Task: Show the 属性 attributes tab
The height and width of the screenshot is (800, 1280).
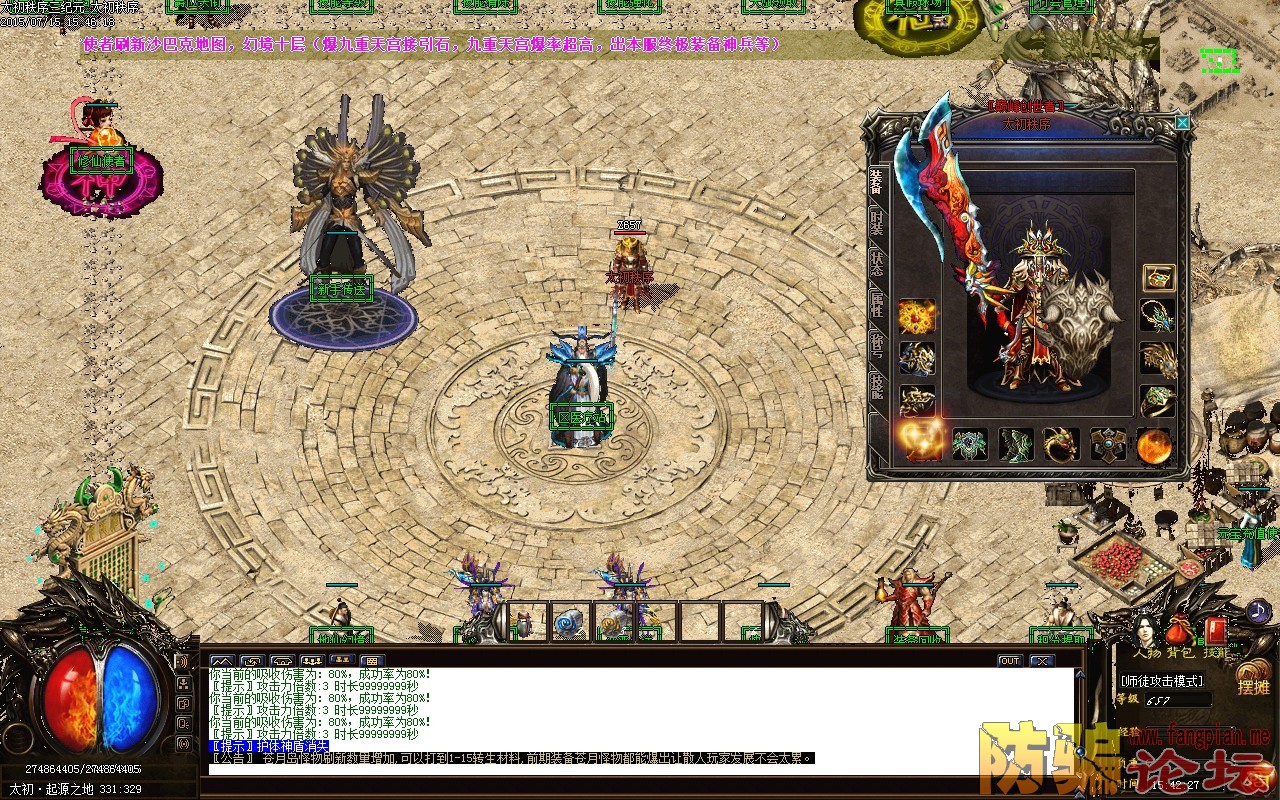Action: point(877,304)
